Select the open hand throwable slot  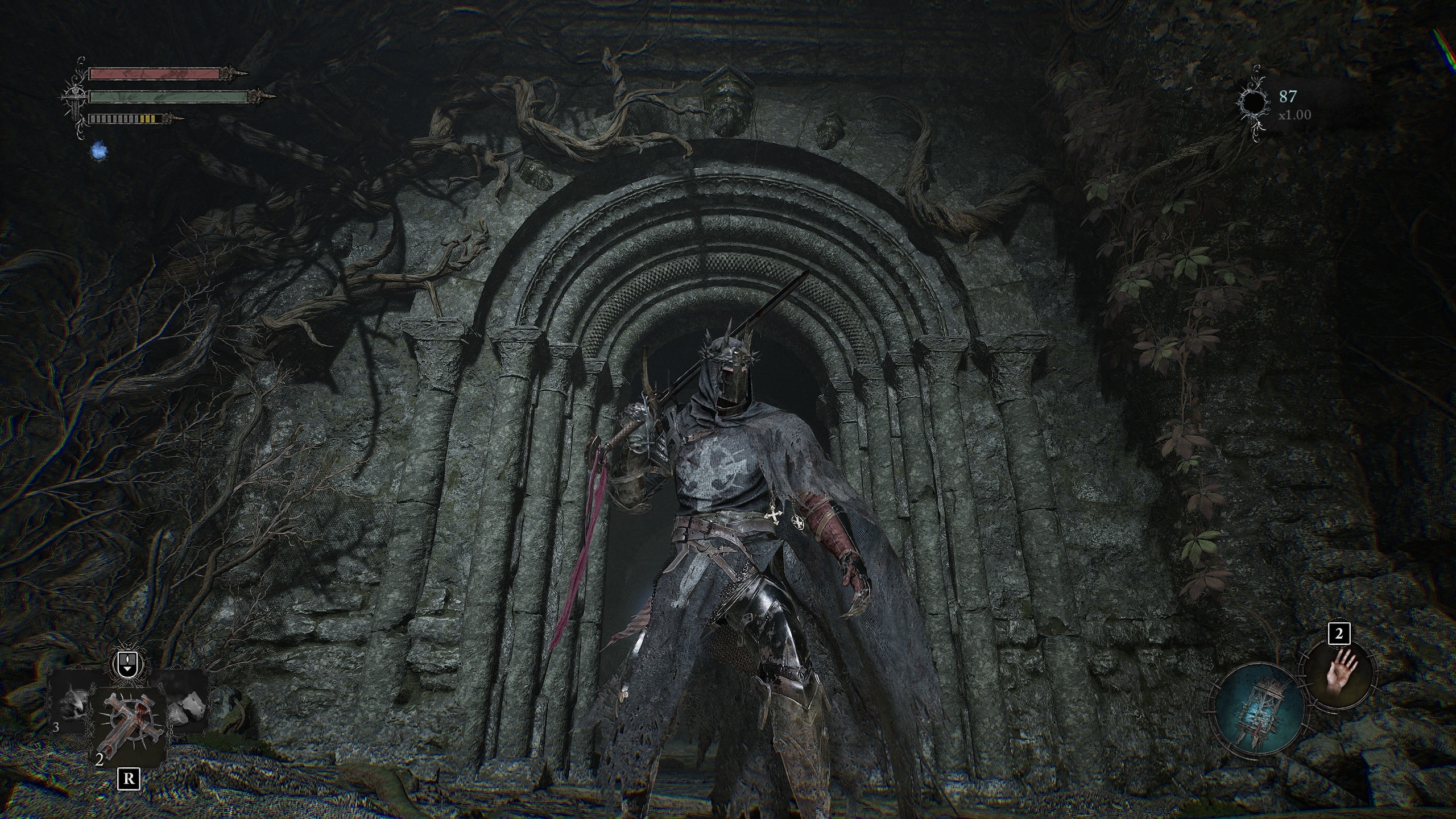1339,677
